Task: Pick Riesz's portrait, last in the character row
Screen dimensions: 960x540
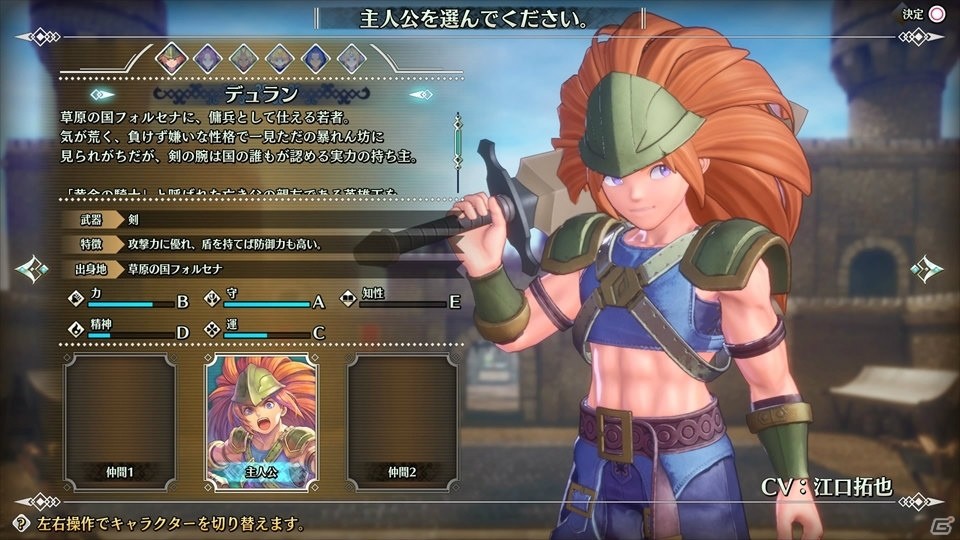Action: 350,58
